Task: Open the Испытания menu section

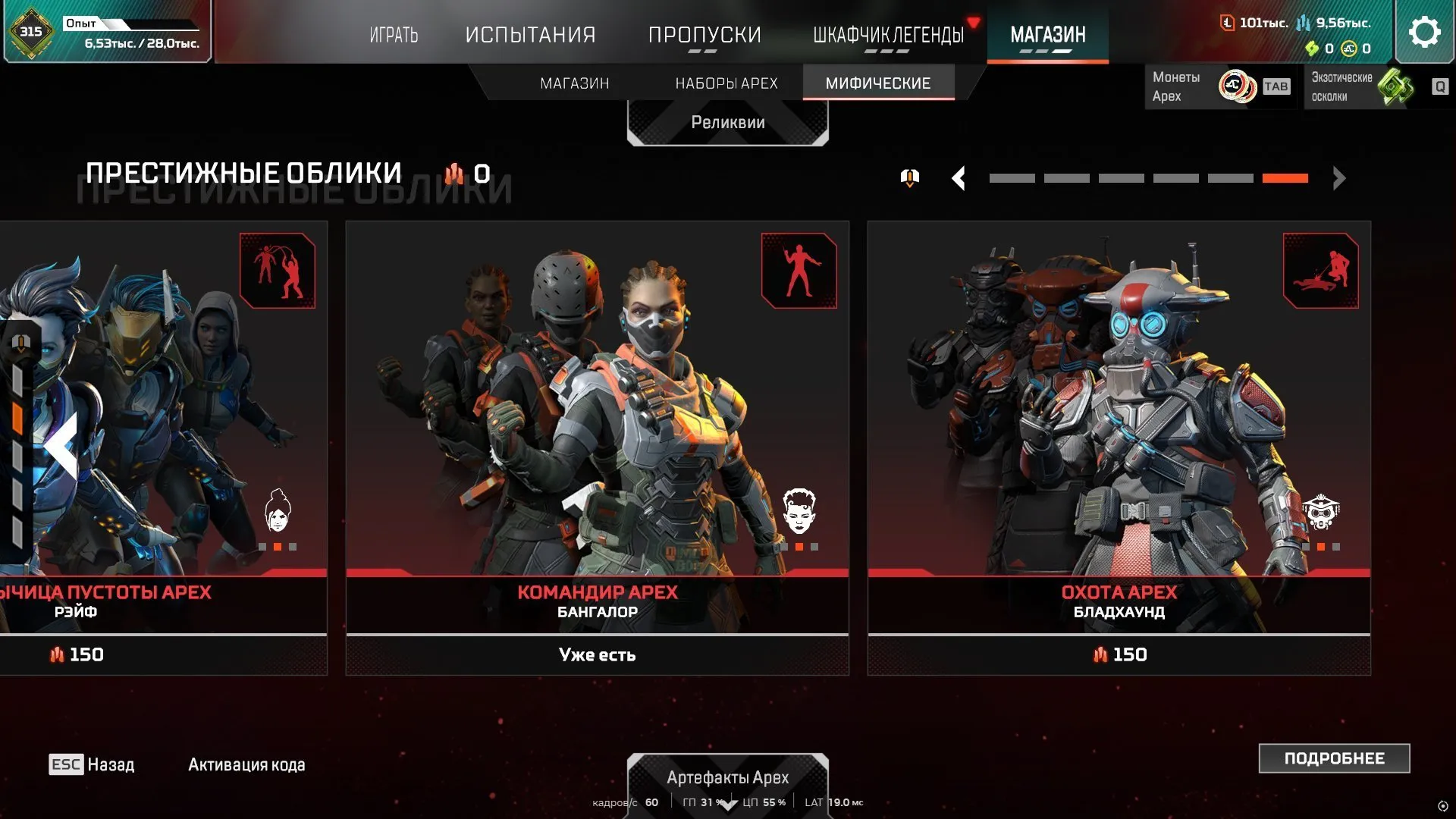Action: click(x=531, y=34)
